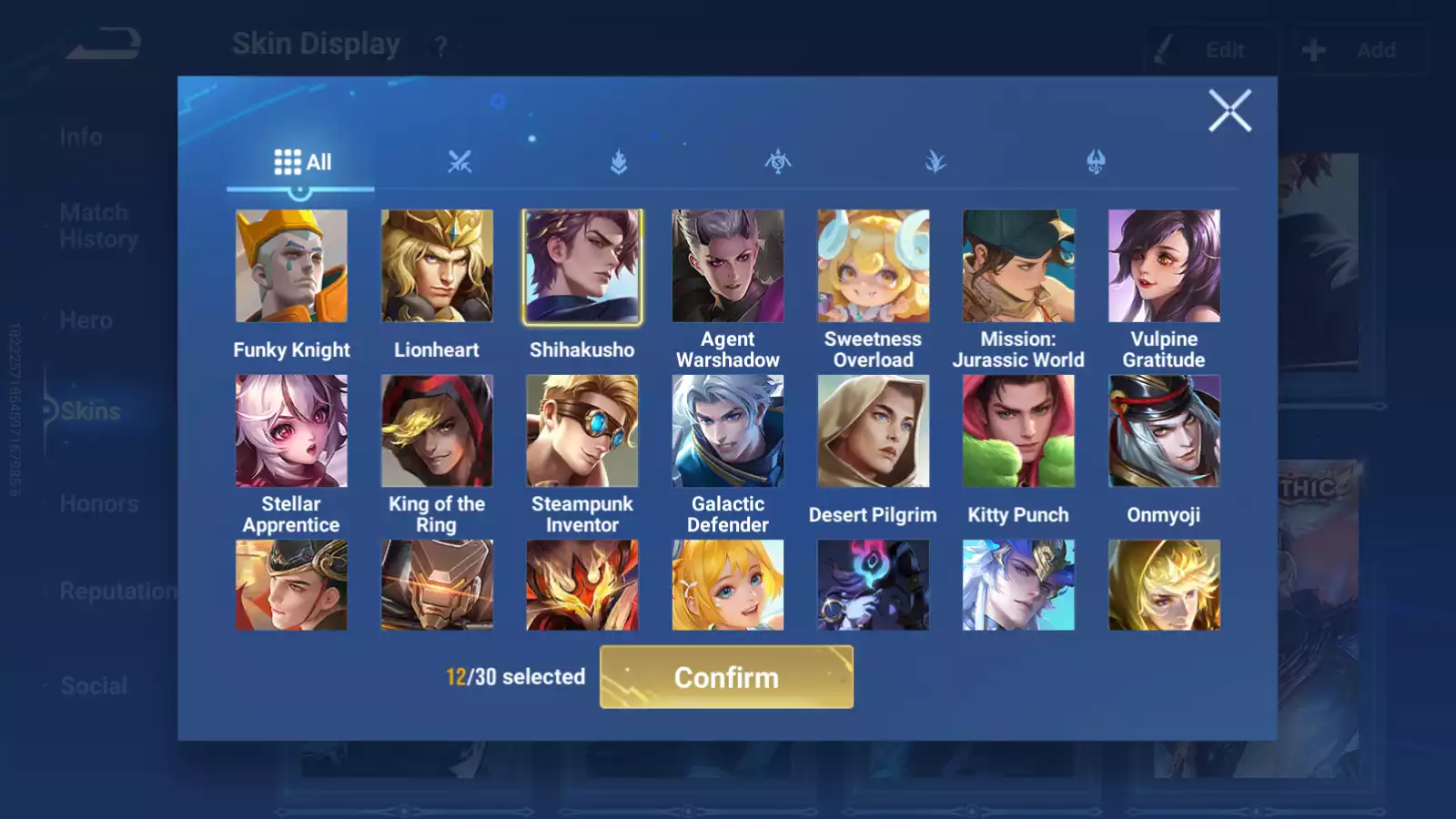Close the skin selection dialog
The image size is (1456, 819).
tap(1229, 111)
